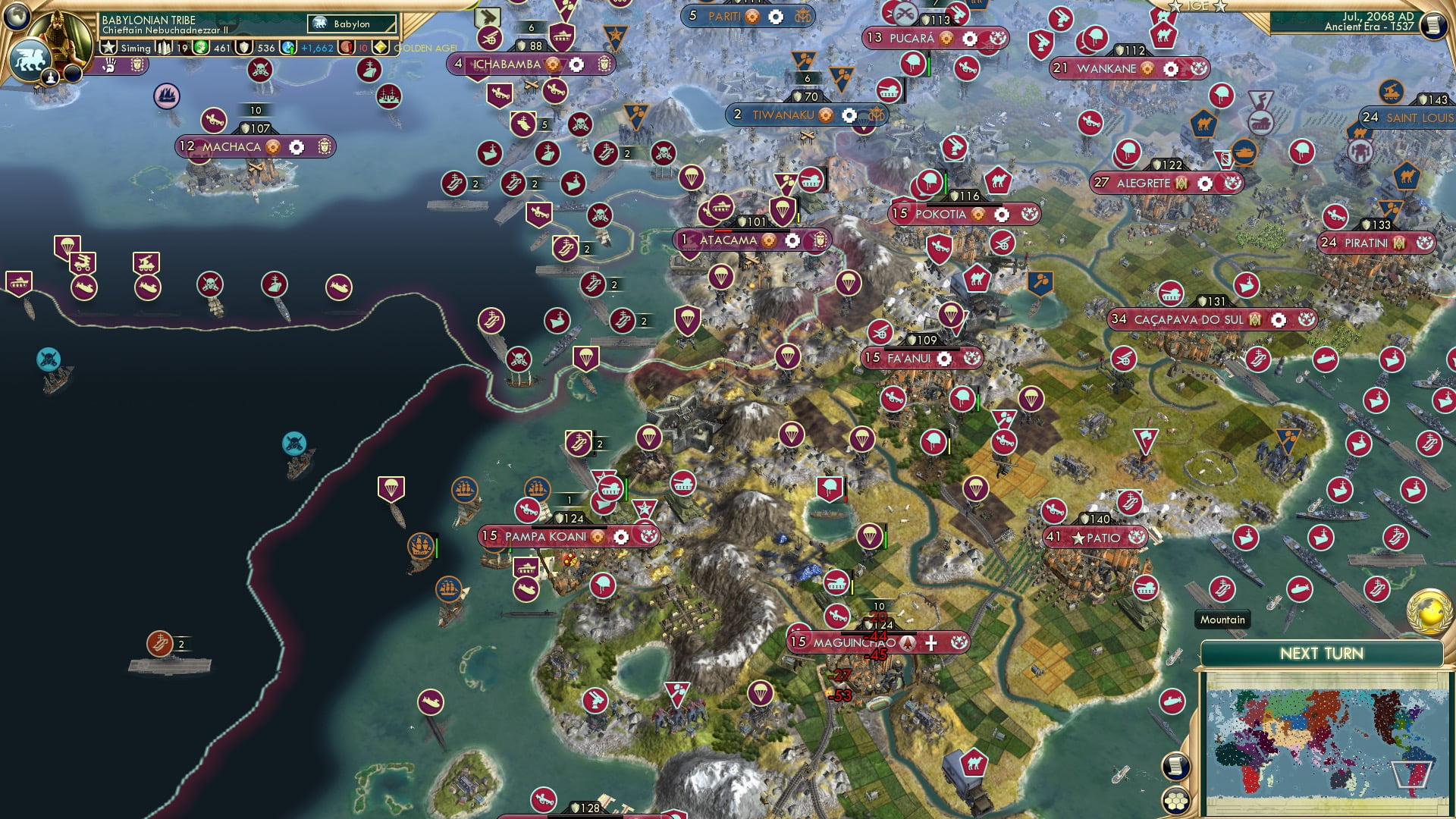The height and width of the screenshot is (819, 1456).
Task: Expand the Babylon civilization selector
Action: pyautogui.click(x=352, y=24)
